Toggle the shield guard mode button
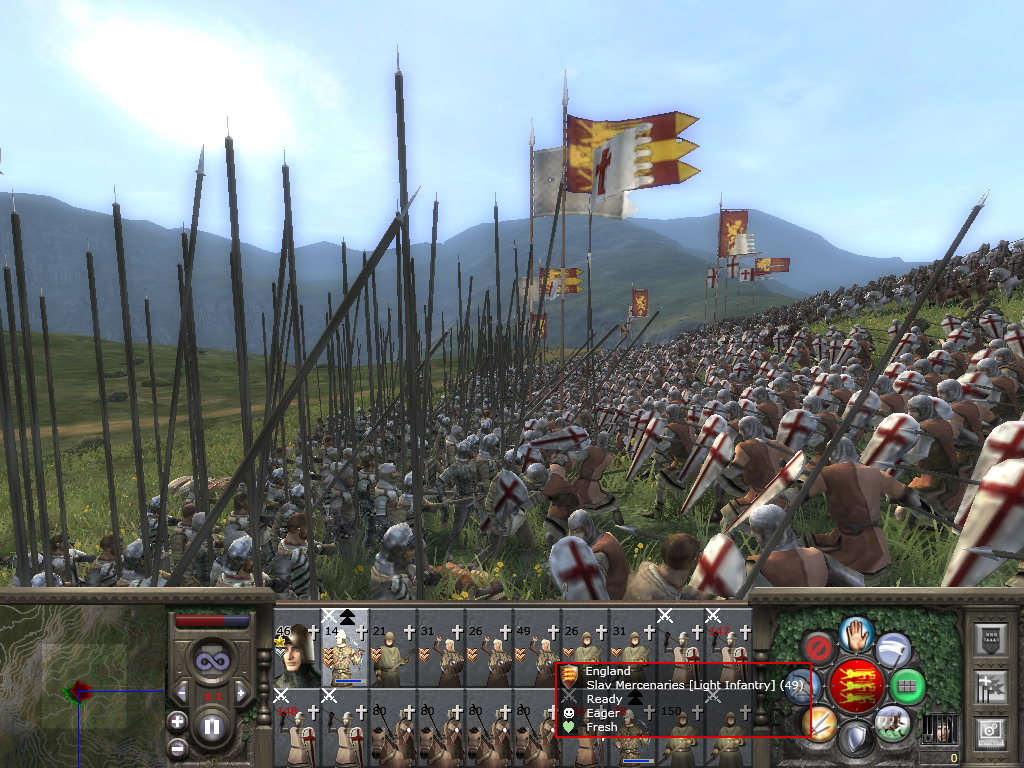This screenshot has width=1024, height=768. tap(856, 739)
